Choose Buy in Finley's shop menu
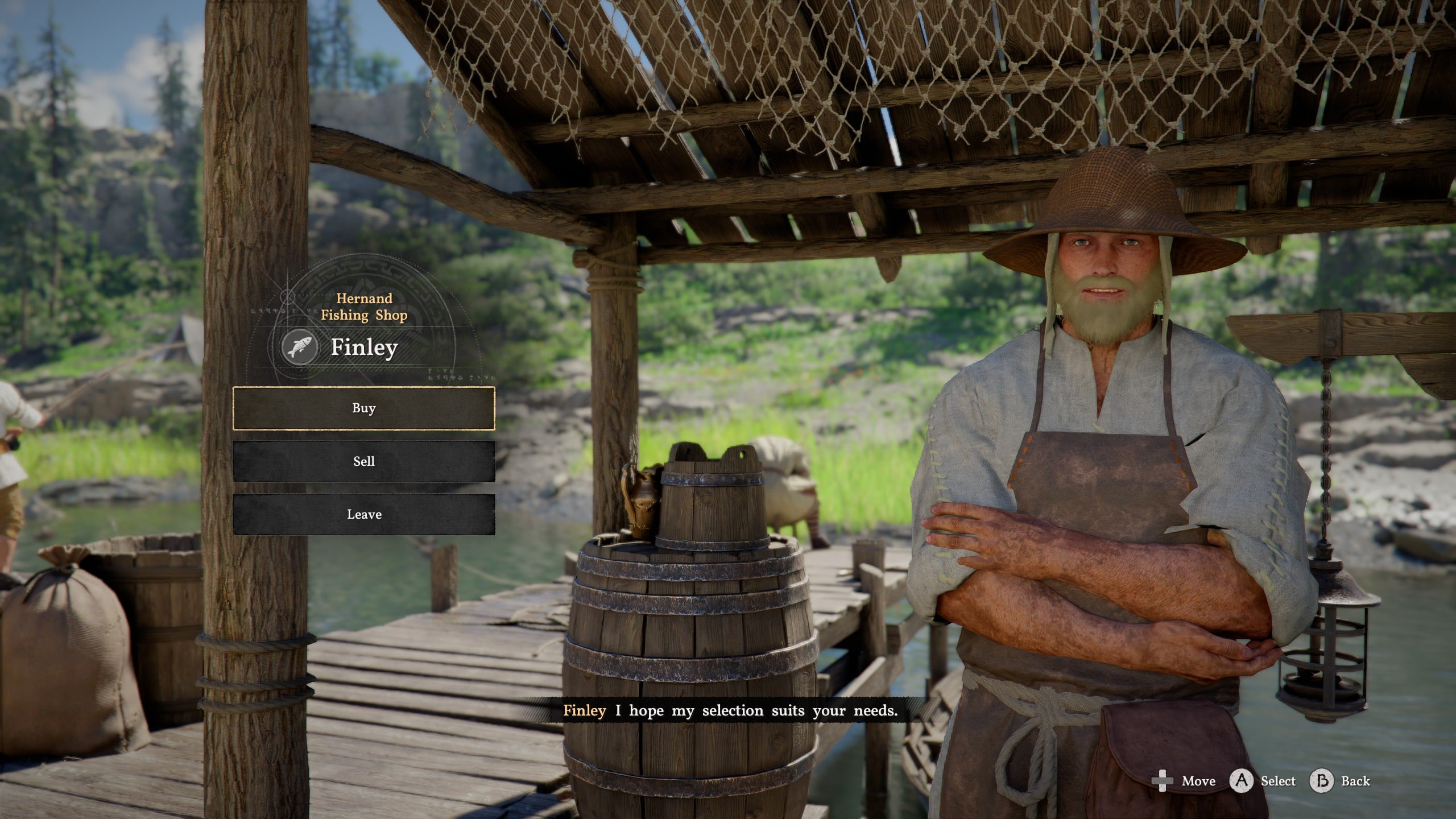The height and width of the screenshot is (819, 1456). coord(363,408)
